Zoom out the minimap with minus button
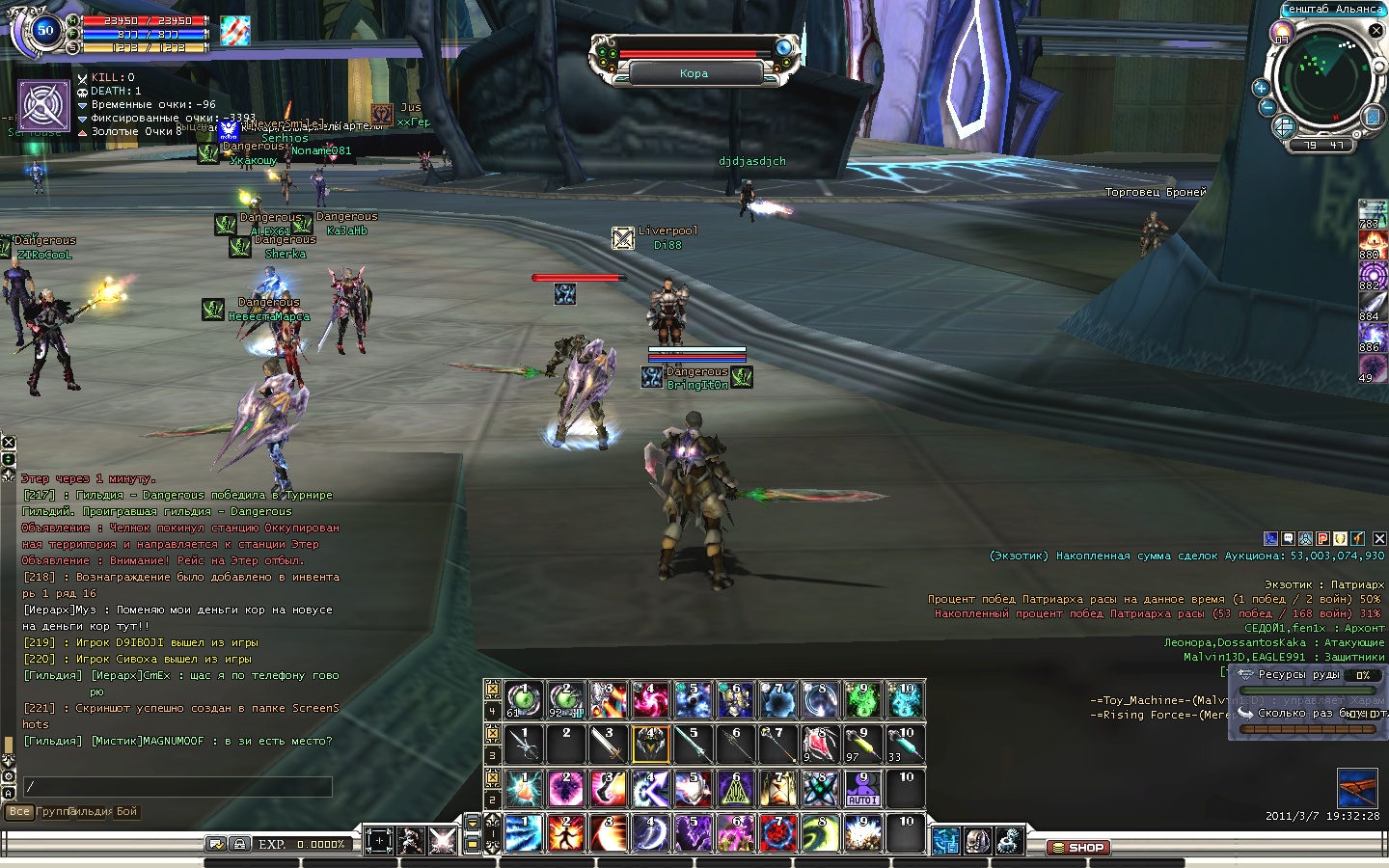Viewport: 1389px width, 868px height. pos(1267,107)
